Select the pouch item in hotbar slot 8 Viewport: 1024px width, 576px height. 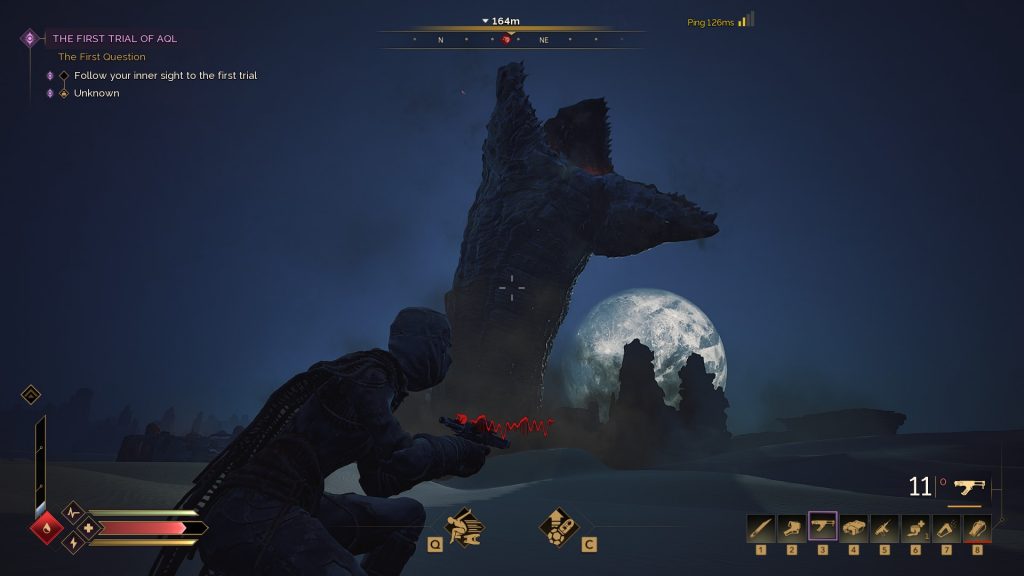(x=977, y=527)
